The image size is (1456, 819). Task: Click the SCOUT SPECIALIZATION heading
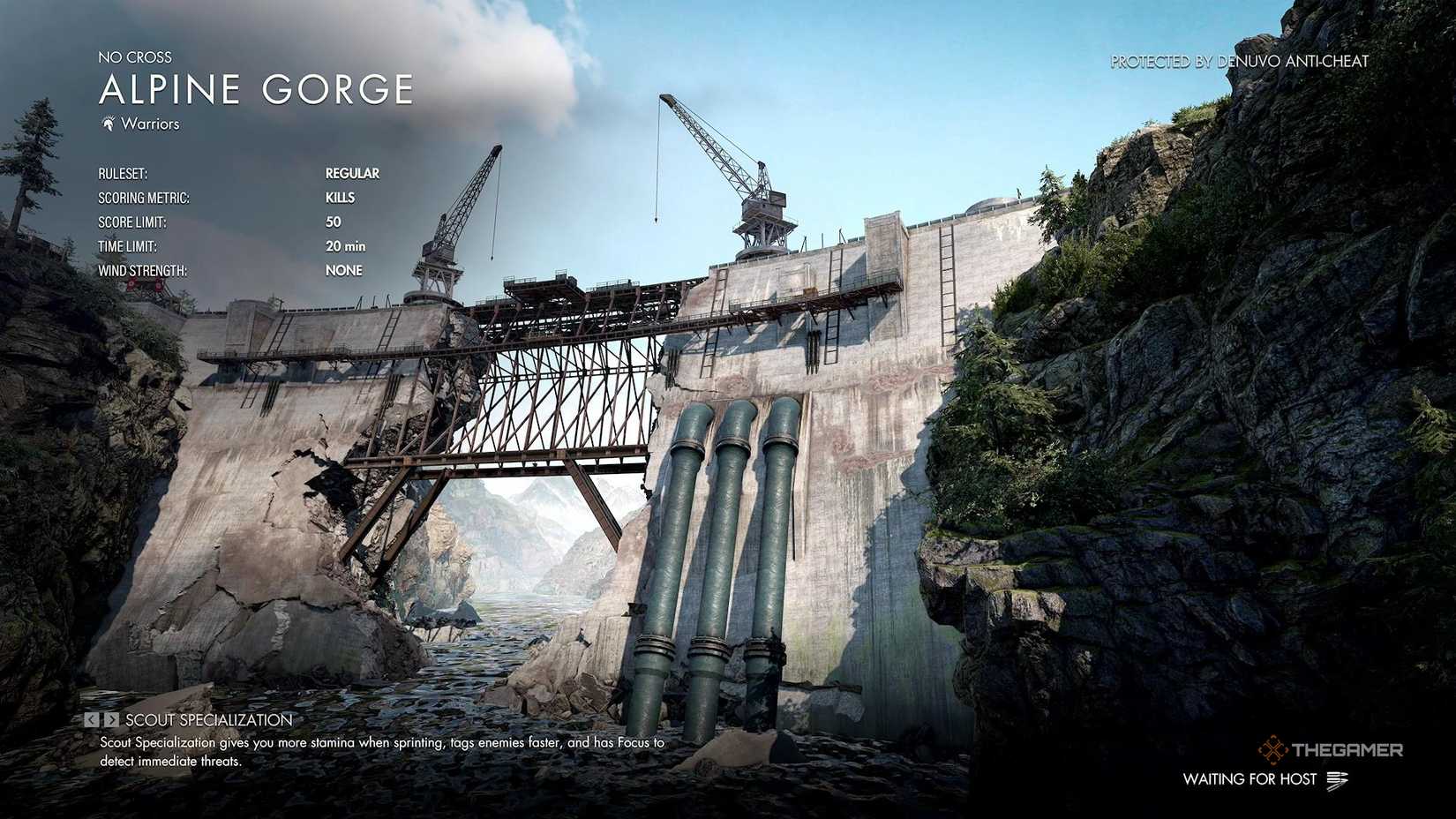pyautogui.click(x=208, y=719)
